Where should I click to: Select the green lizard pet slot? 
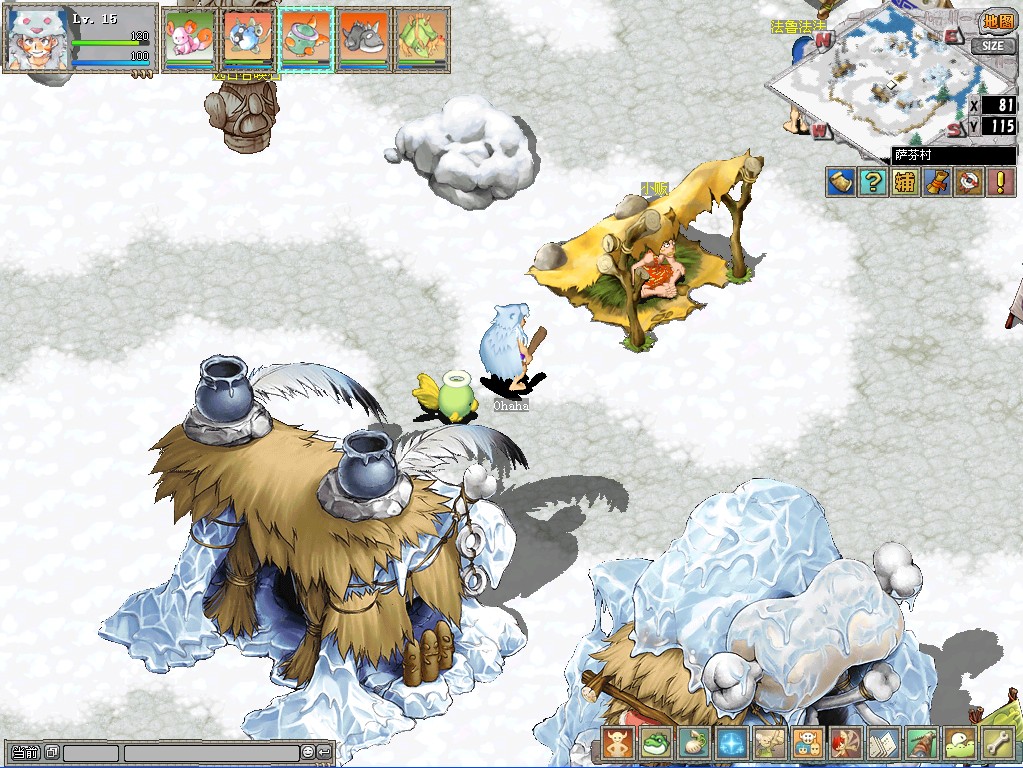[x=422, y=39]
